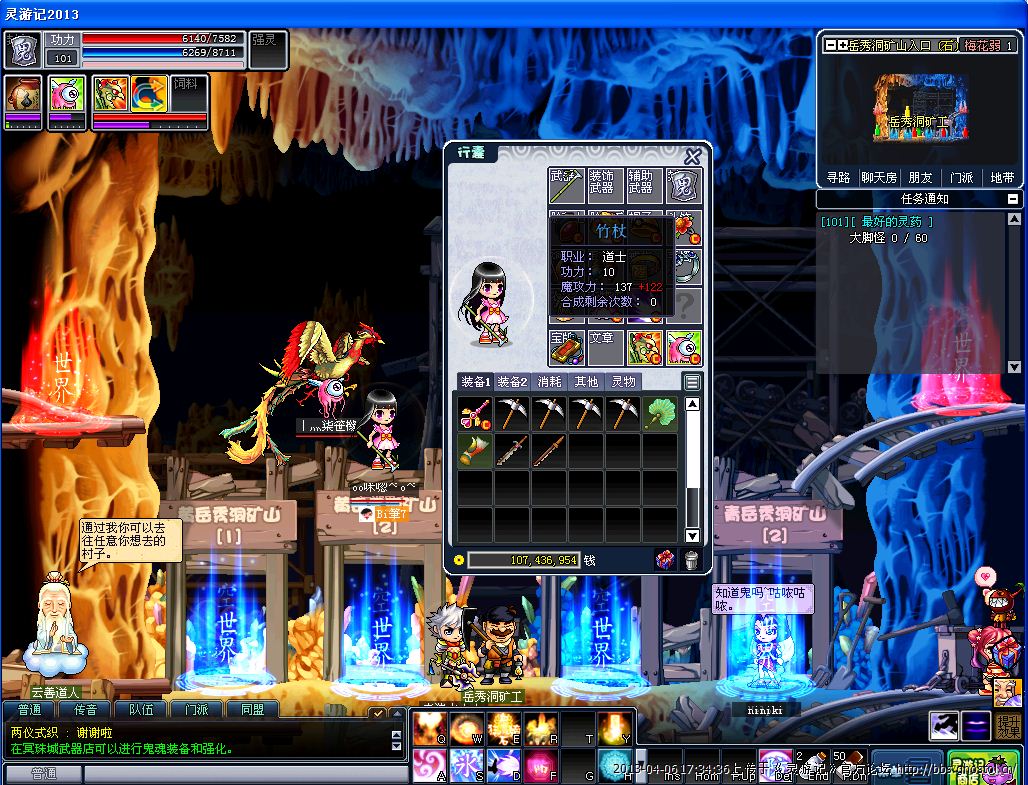Select the 武器 weapon equipment slot
Viewport: 1028px width, 785px height.
[x=565, y=186]
